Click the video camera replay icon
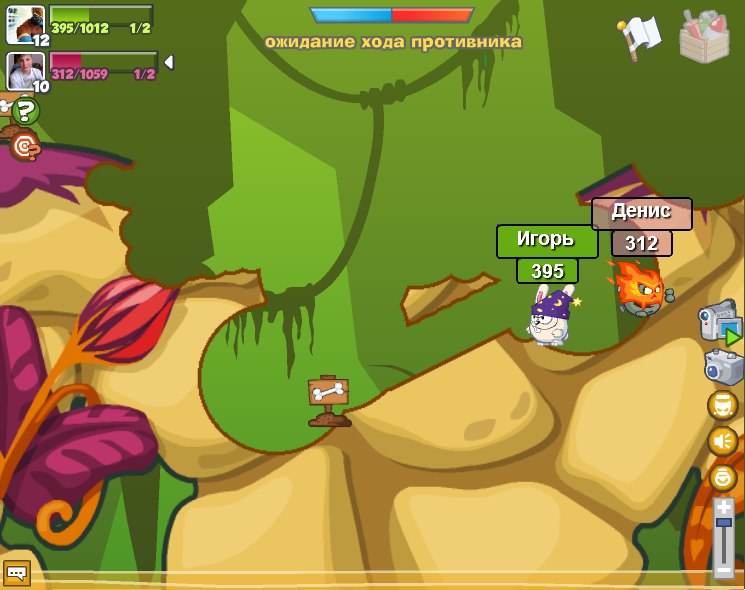This screenshot has width=745, height=590. pyautogui.click(x=719, y=323)
